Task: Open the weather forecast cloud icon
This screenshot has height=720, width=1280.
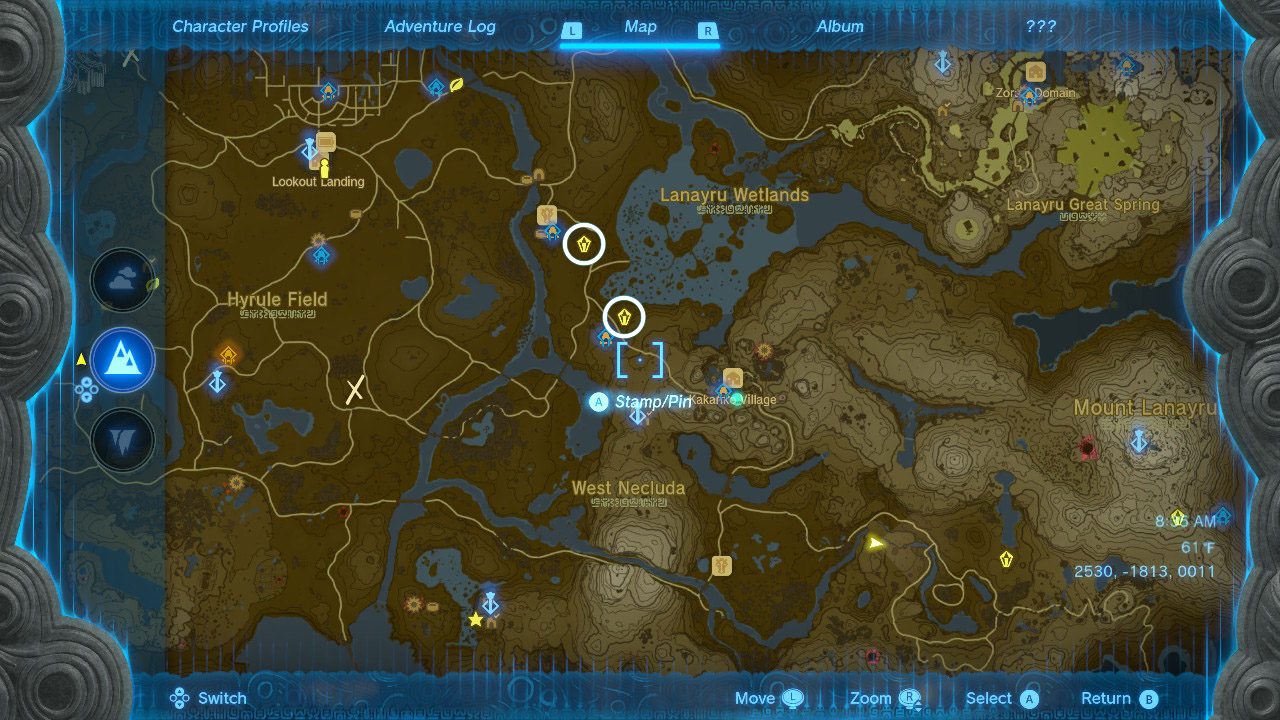Action: 122,281
